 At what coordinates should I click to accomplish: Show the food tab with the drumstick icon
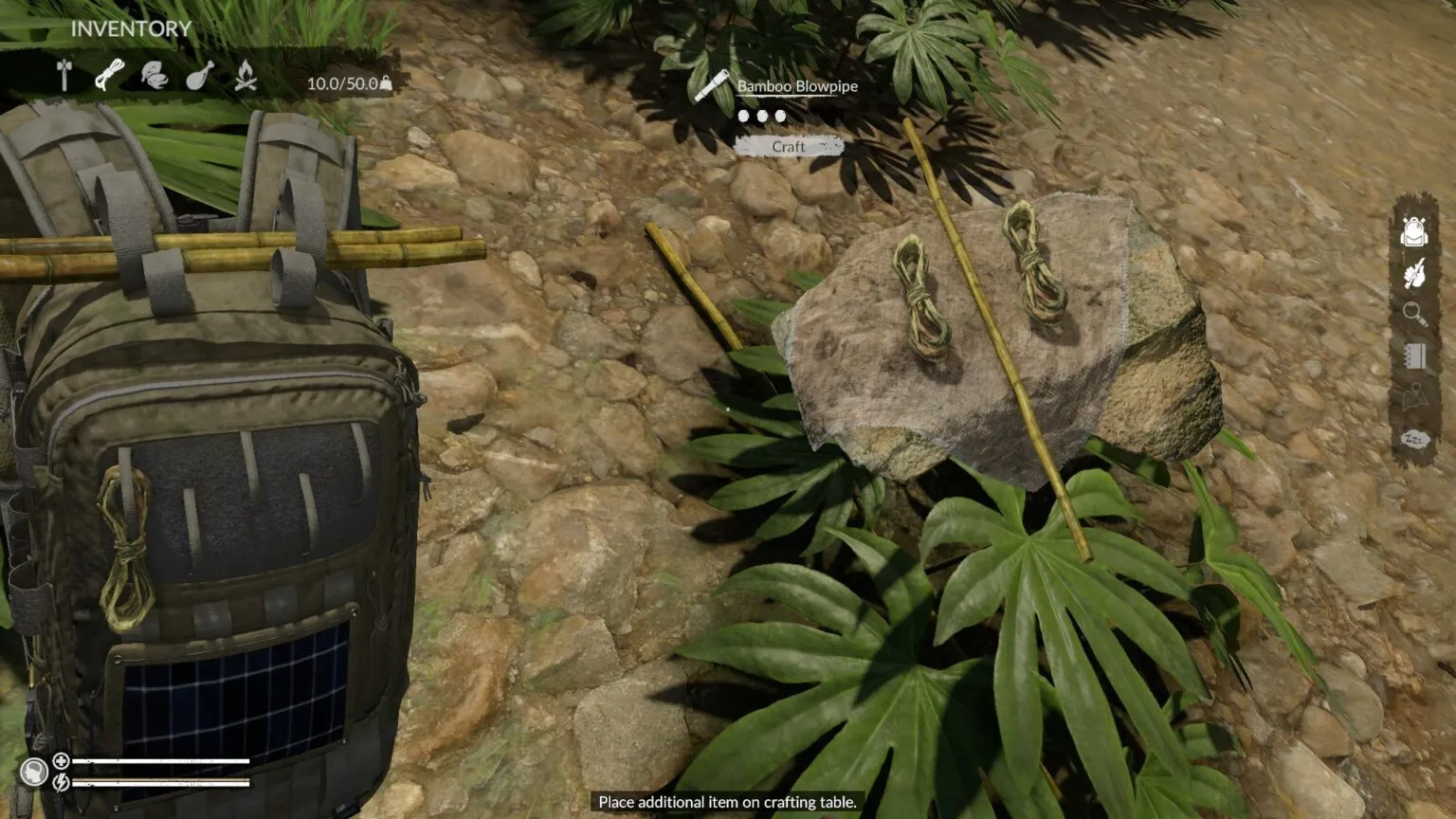click(199, 76)
